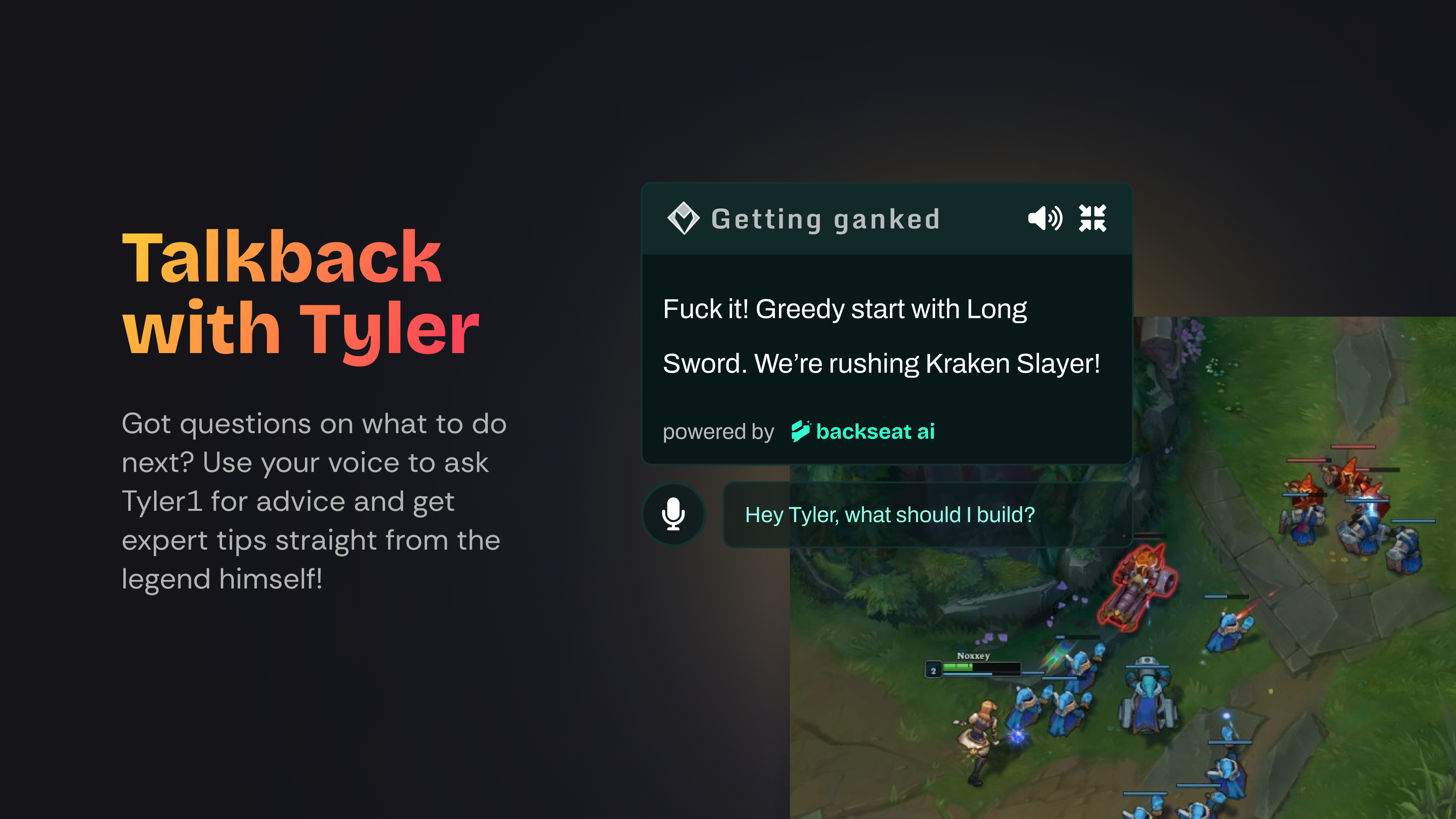This screenshot has height=819, width=1456.
Task: Select the 'Hey Tyler, what should I build?' field
Action: [x=927, y=515]
